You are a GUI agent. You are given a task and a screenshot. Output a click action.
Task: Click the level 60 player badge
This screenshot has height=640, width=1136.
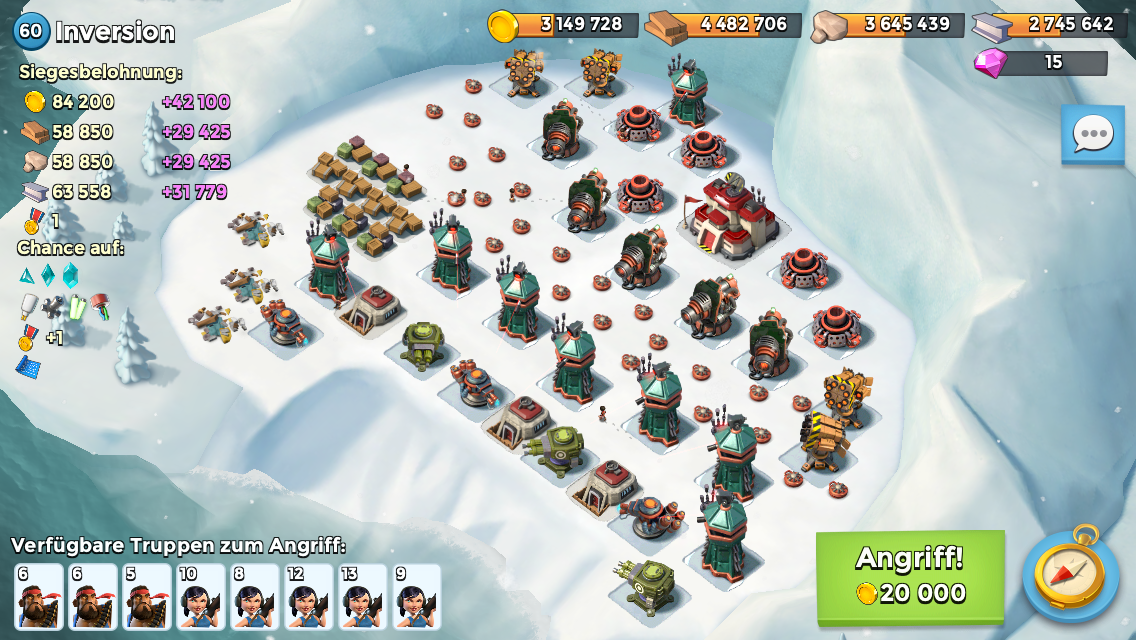(x=31, y=31)
